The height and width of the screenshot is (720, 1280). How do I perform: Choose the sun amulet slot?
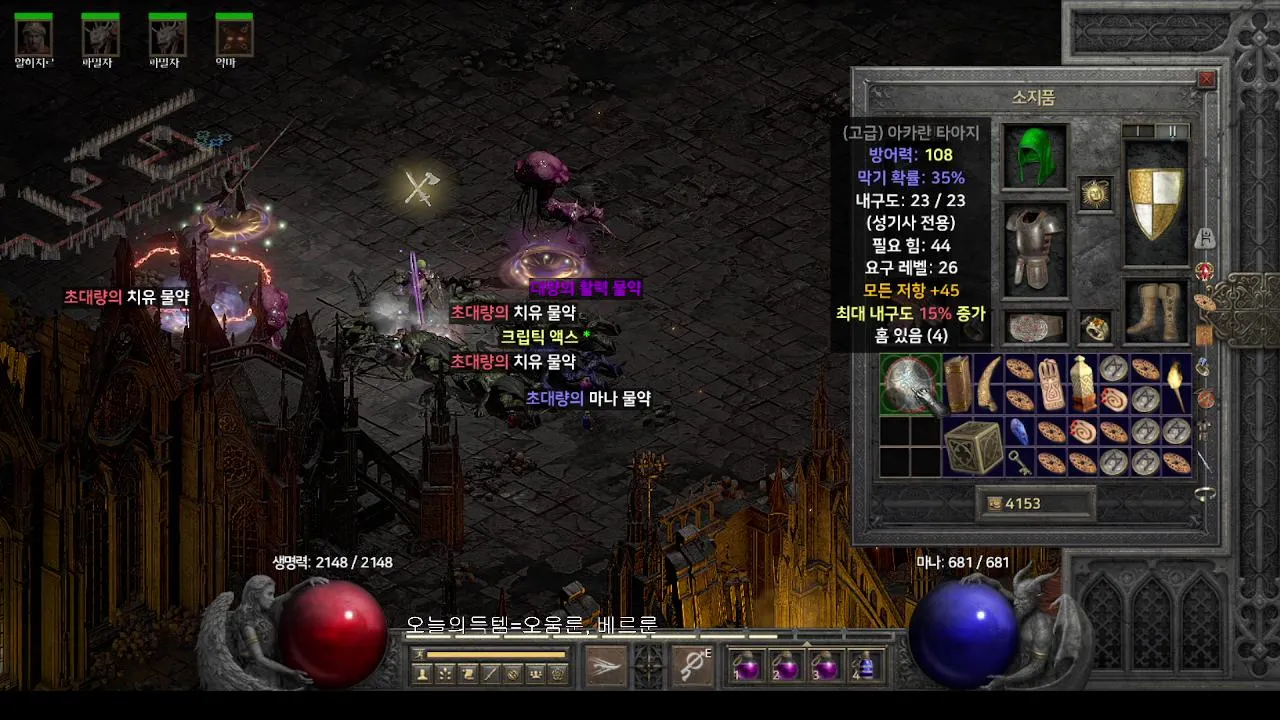[x=1095, y=194]
